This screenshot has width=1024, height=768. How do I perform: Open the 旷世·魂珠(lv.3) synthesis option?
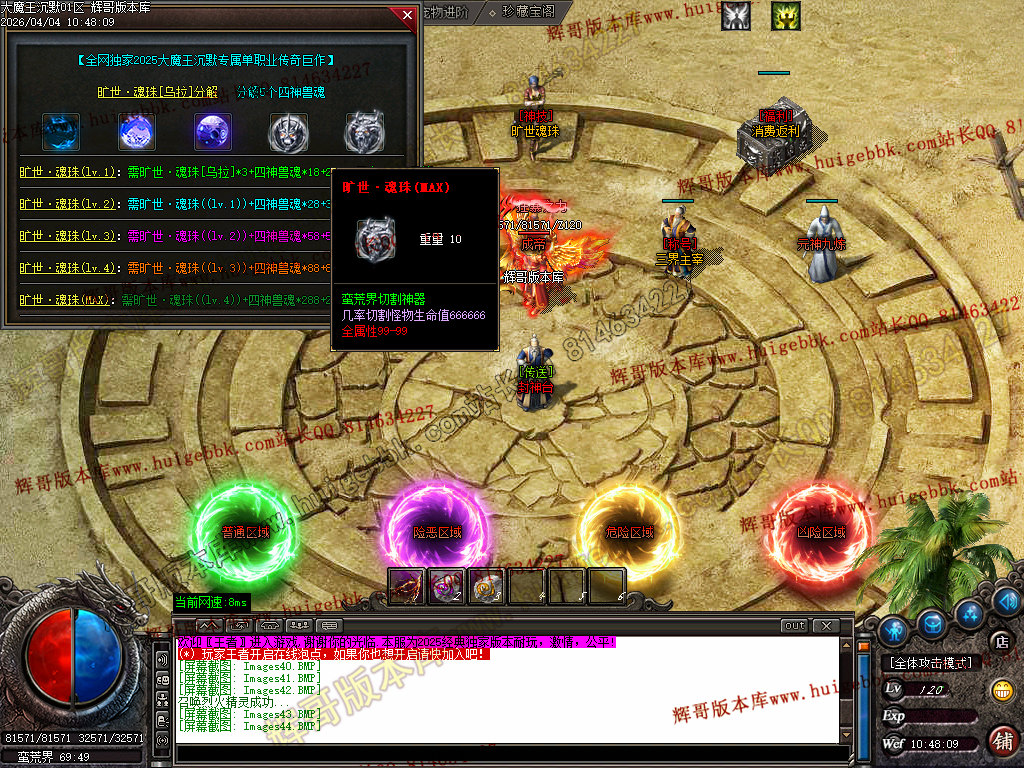coord(68,236)
